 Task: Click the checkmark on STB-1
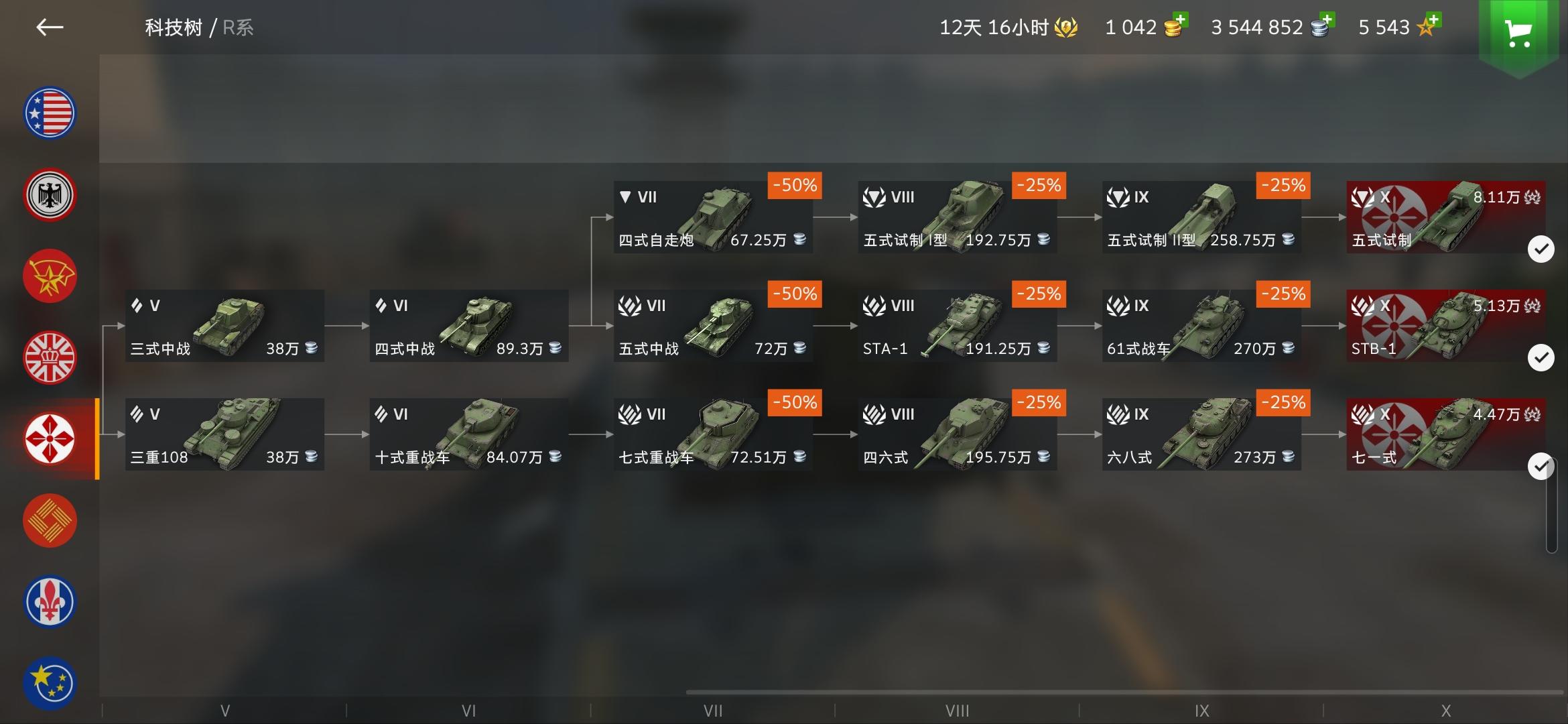click(x=1543, y=357)
